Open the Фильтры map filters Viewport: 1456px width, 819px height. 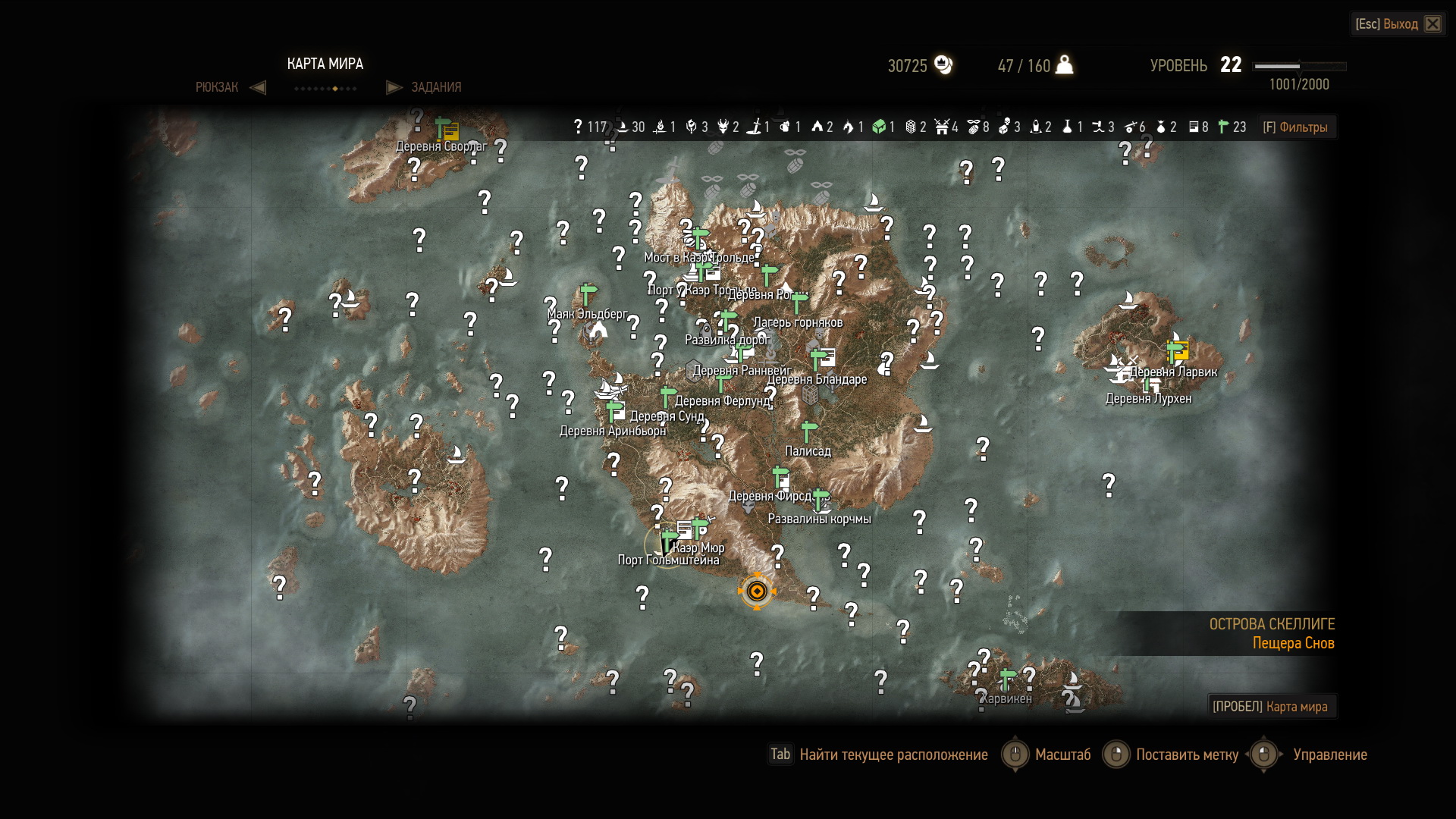coord(1295,127)
